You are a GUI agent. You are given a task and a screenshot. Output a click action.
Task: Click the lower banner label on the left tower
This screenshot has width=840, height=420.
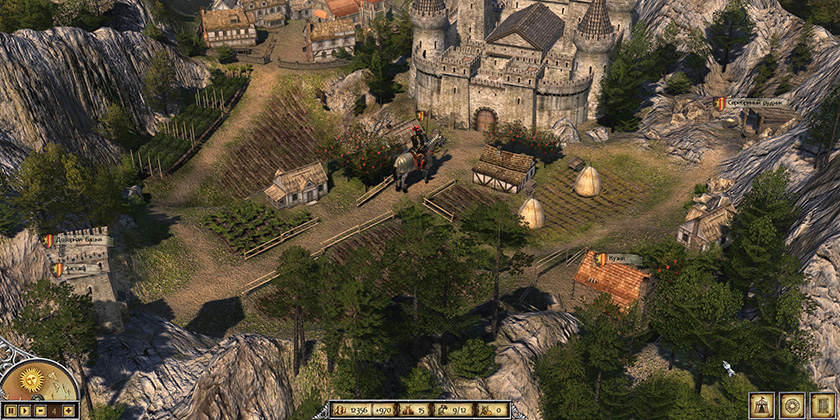tap(78, 268)
